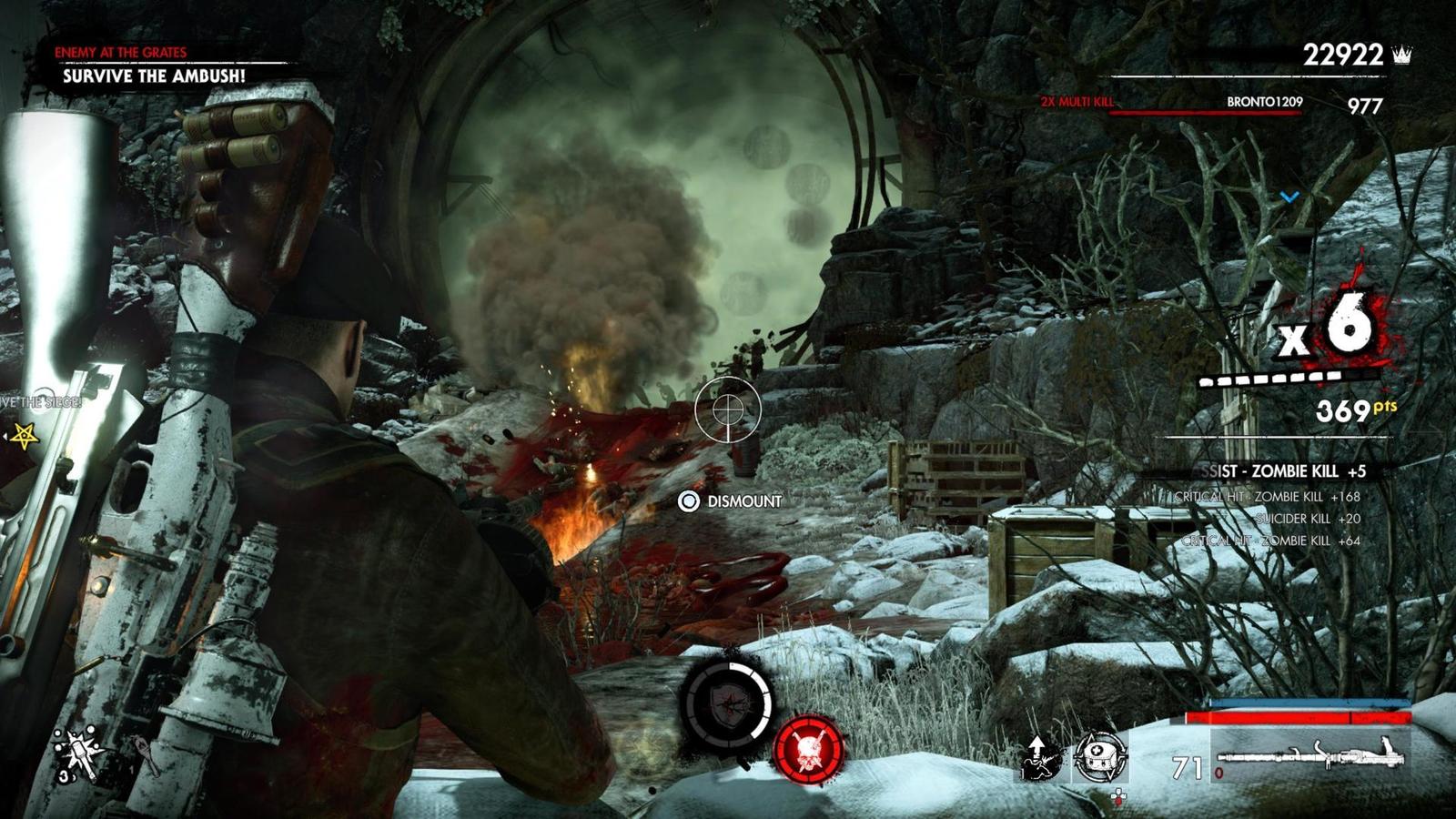Image resolution: width=1456 pixels, height=819 pixels.
Task: Use the medkit item icon
Action: pos(1100,755)
